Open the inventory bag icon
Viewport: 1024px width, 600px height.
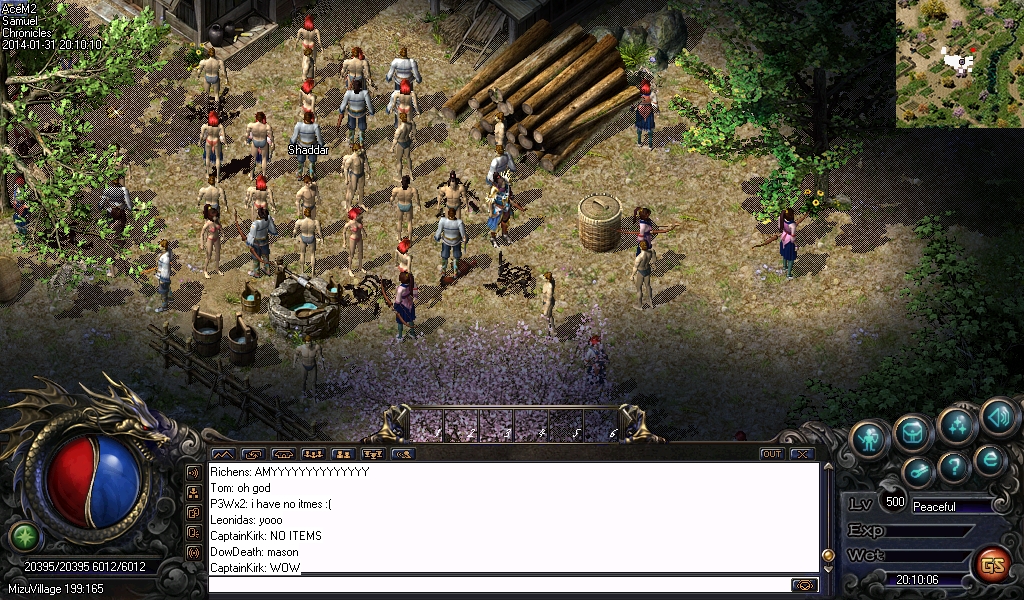913,433
